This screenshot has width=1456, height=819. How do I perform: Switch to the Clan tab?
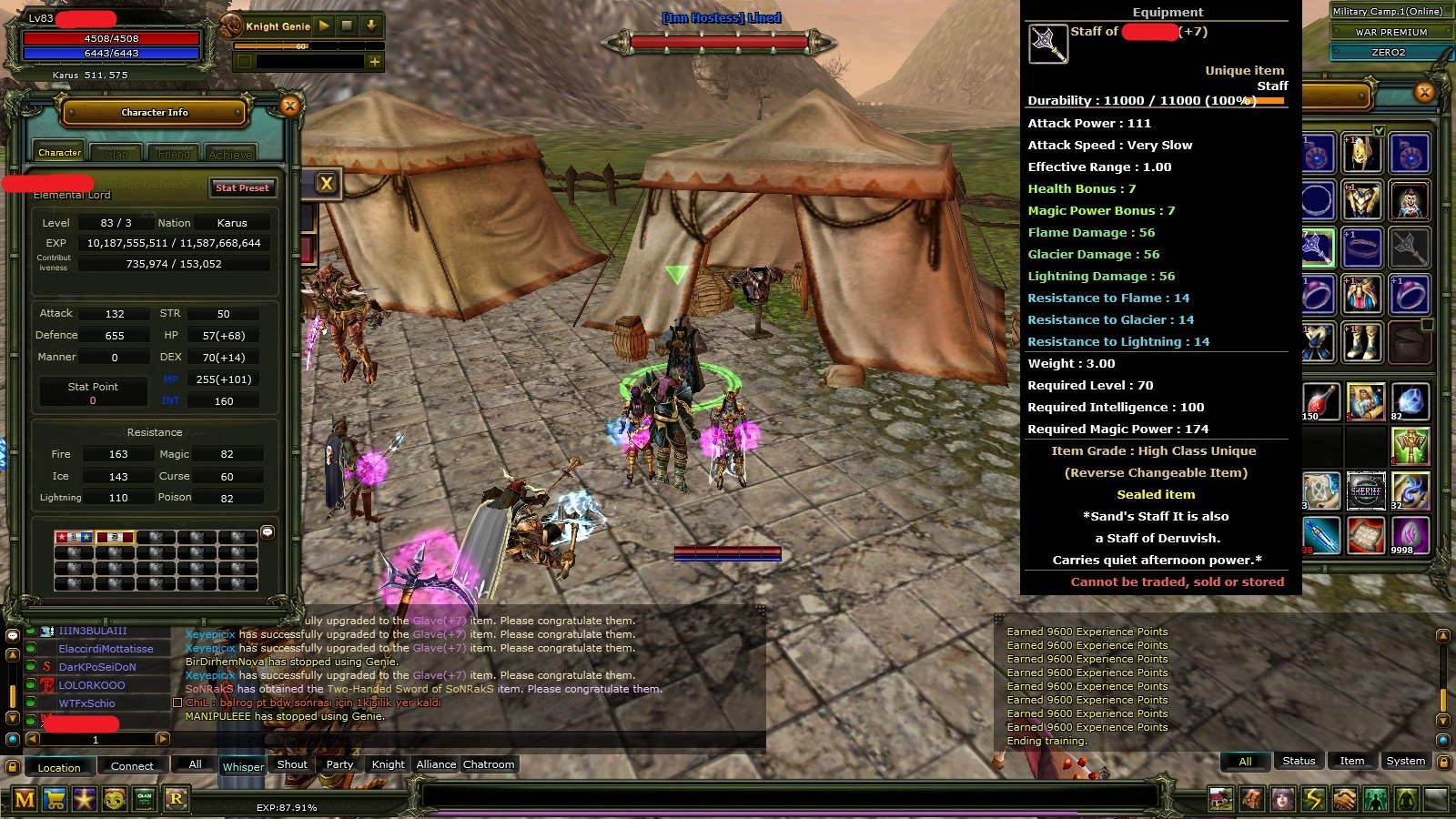click(116, 154)
